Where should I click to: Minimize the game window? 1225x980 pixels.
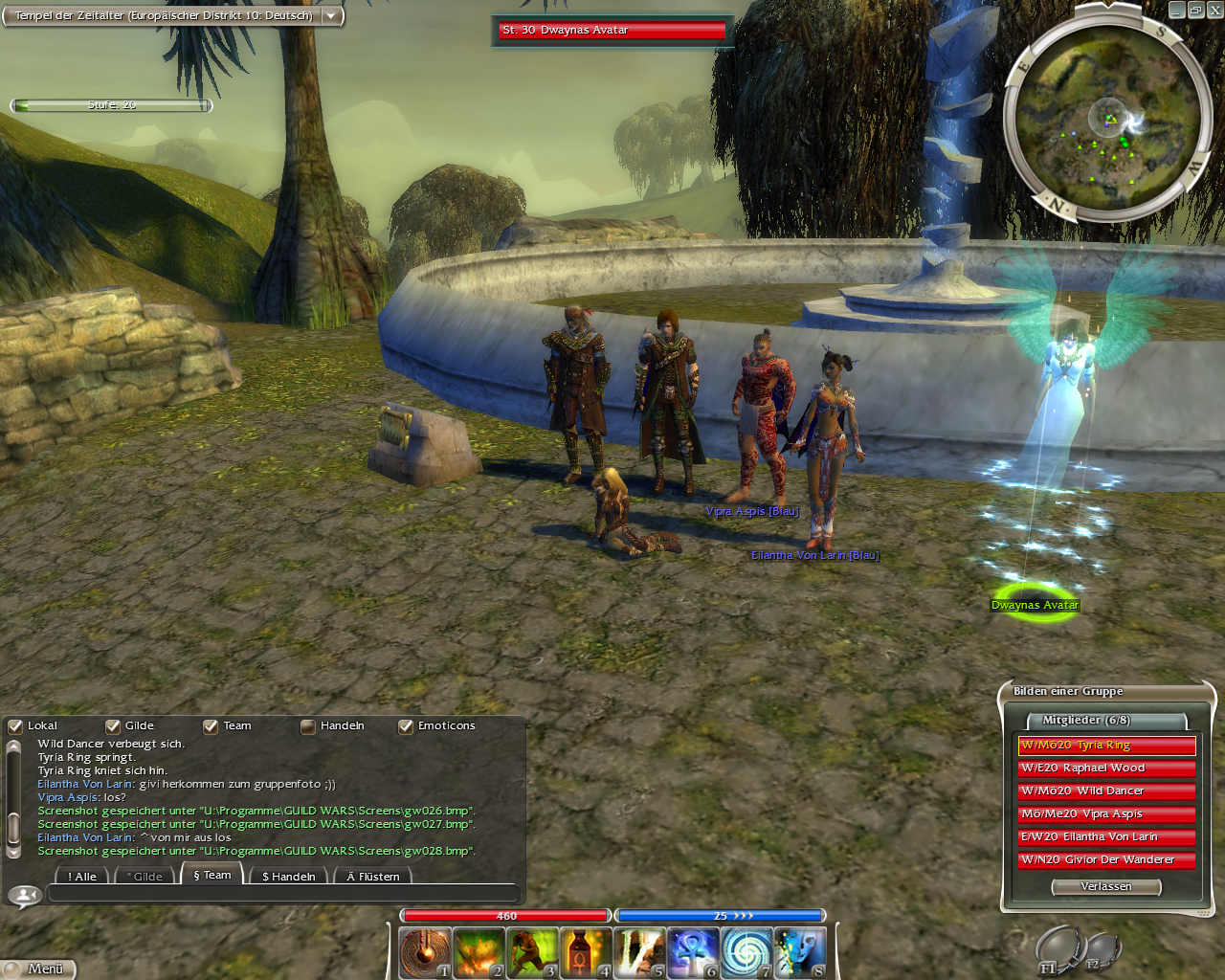pyautogui.click(x=1177, y=11)
